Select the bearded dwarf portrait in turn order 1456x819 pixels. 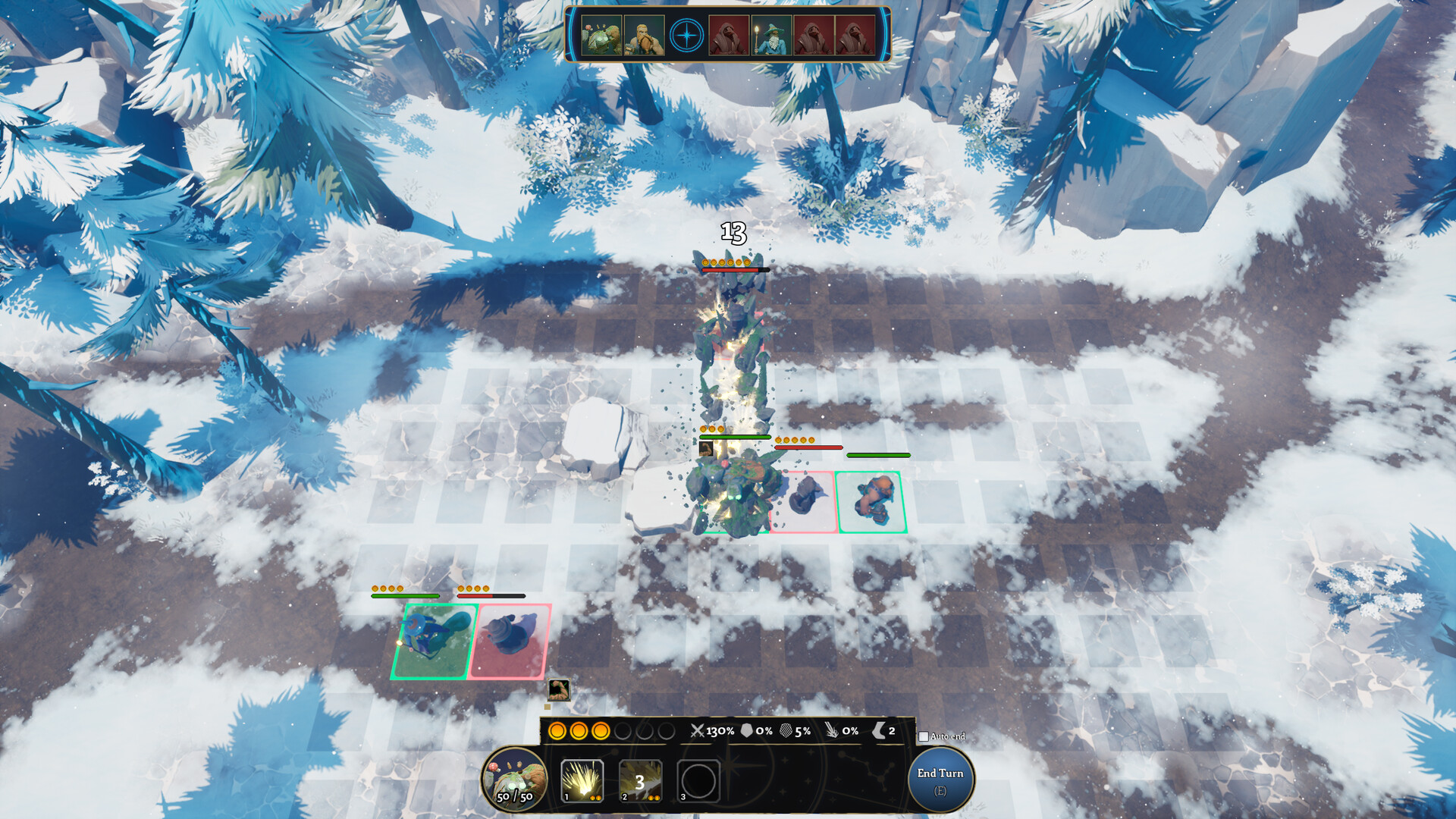[x=645, y=36]
